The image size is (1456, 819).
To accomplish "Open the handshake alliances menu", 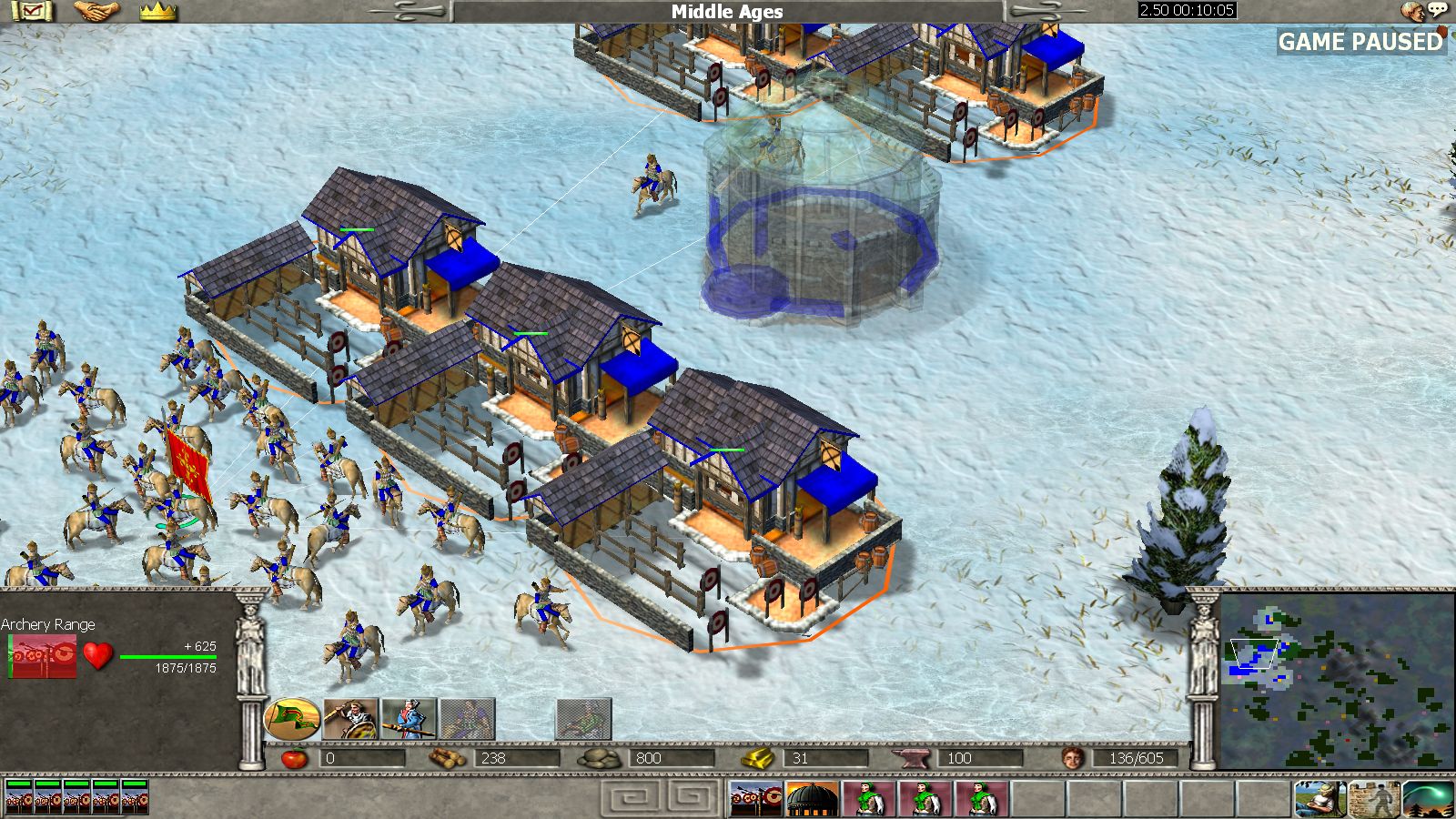I will 96,12.
